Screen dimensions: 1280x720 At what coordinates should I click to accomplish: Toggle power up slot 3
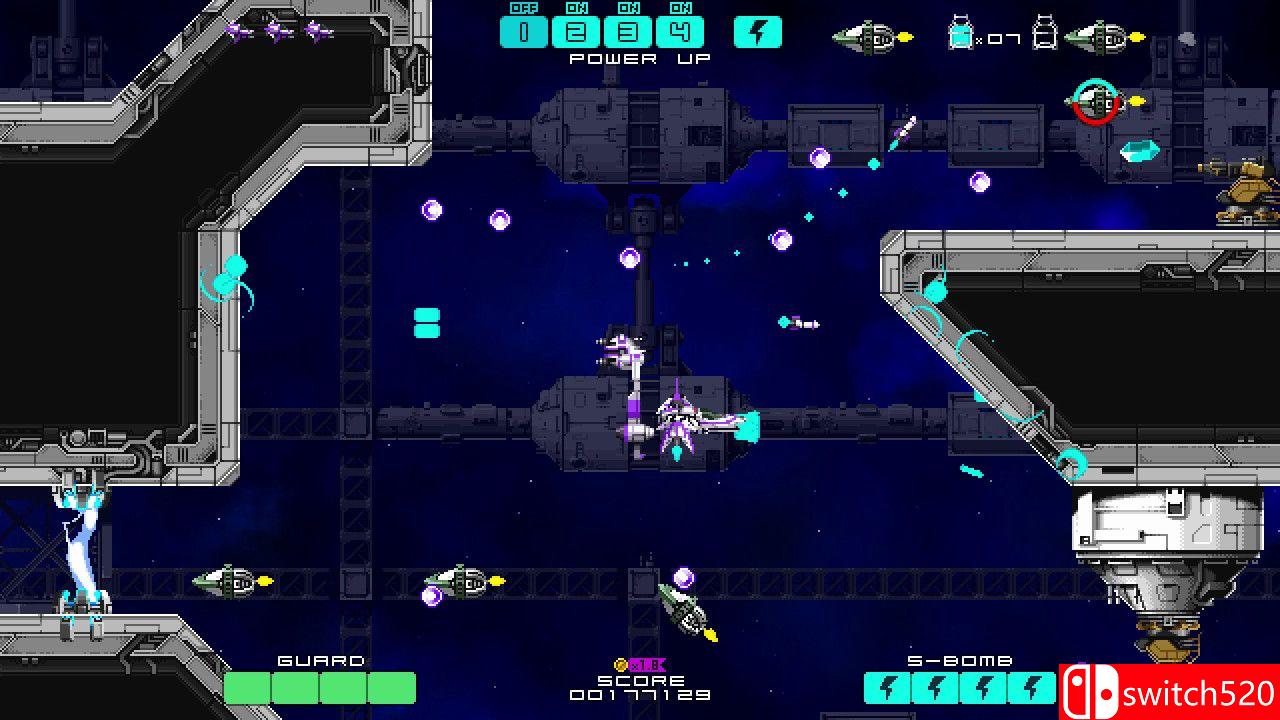(x=628, y=32)
